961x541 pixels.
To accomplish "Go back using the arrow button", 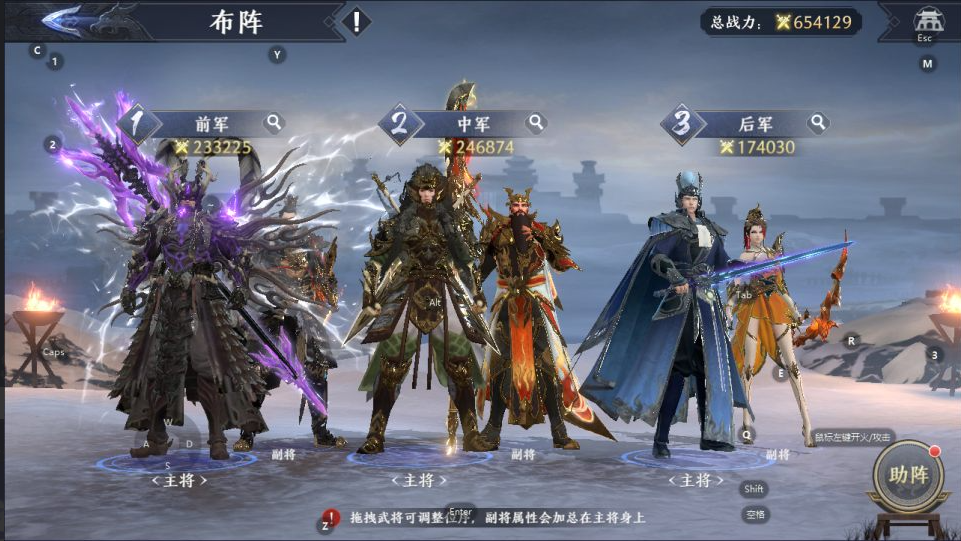I will coord(62,19).
